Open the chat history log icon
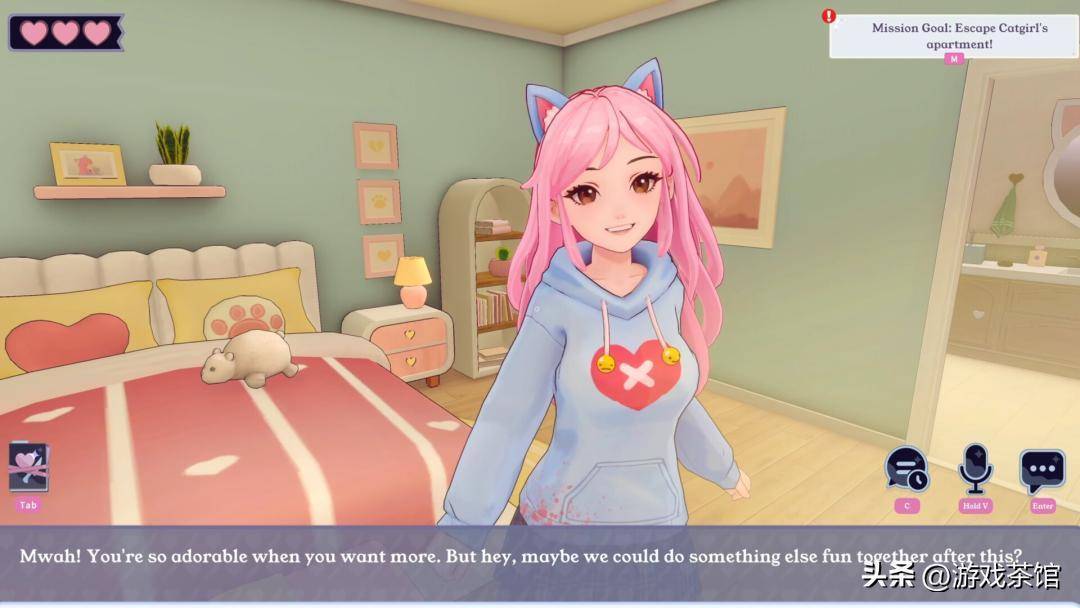The image size is (1080, 608). [x=907, y=470]
